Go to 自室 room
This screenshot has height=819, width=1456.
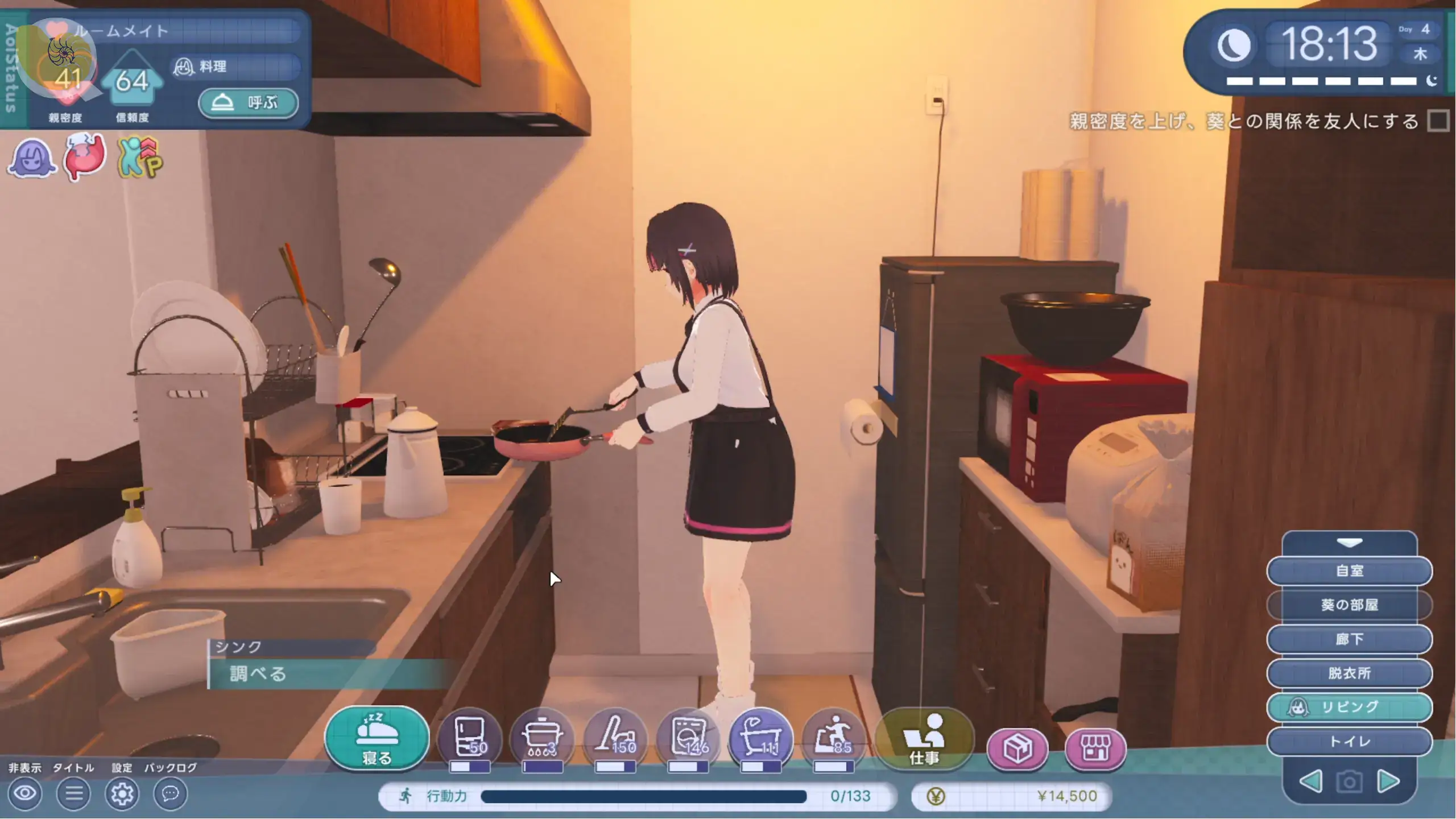pyautogui.click(x=1349, y=570)
